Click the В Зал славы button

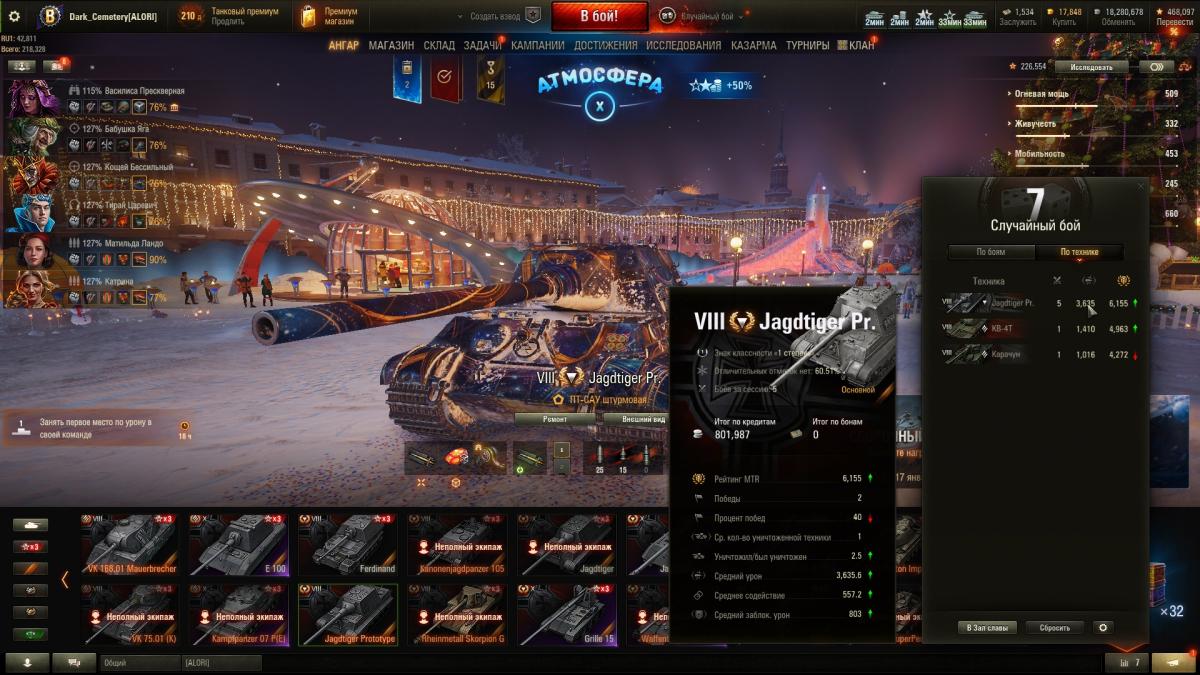pos(988,628)
